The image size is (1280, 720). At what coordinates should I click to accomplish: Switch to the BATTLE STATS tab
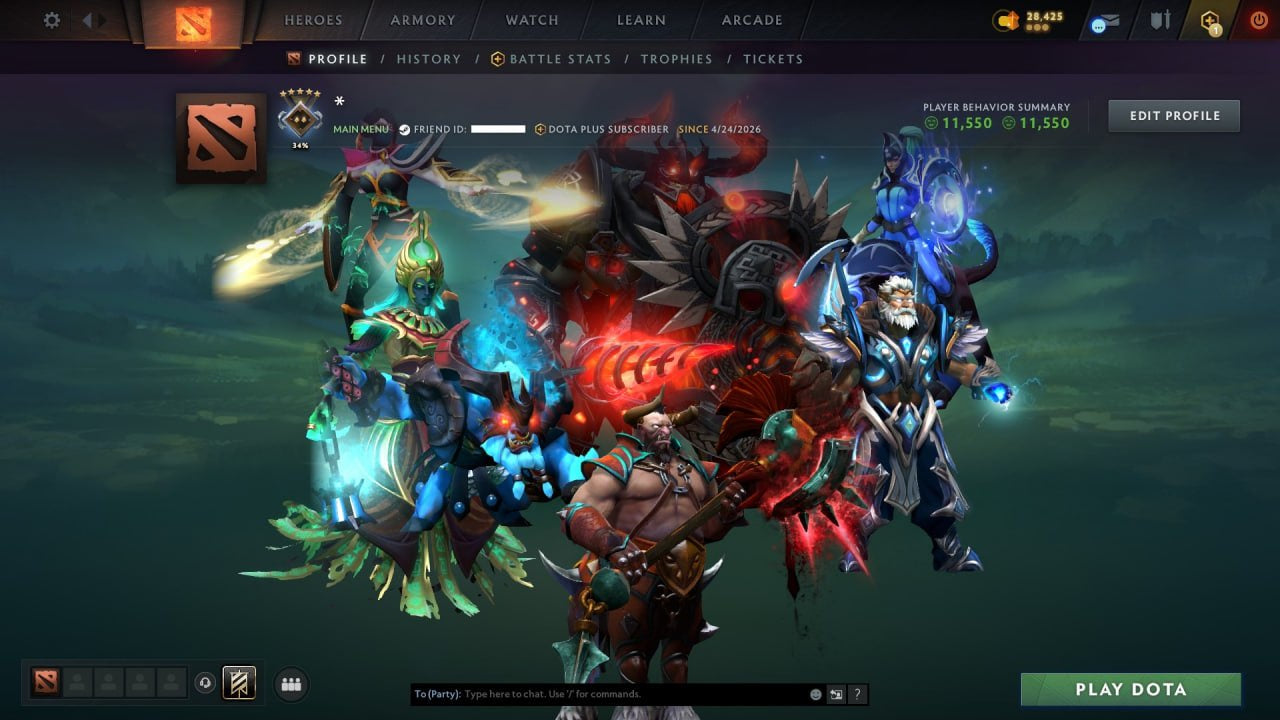tap(559, 59)
